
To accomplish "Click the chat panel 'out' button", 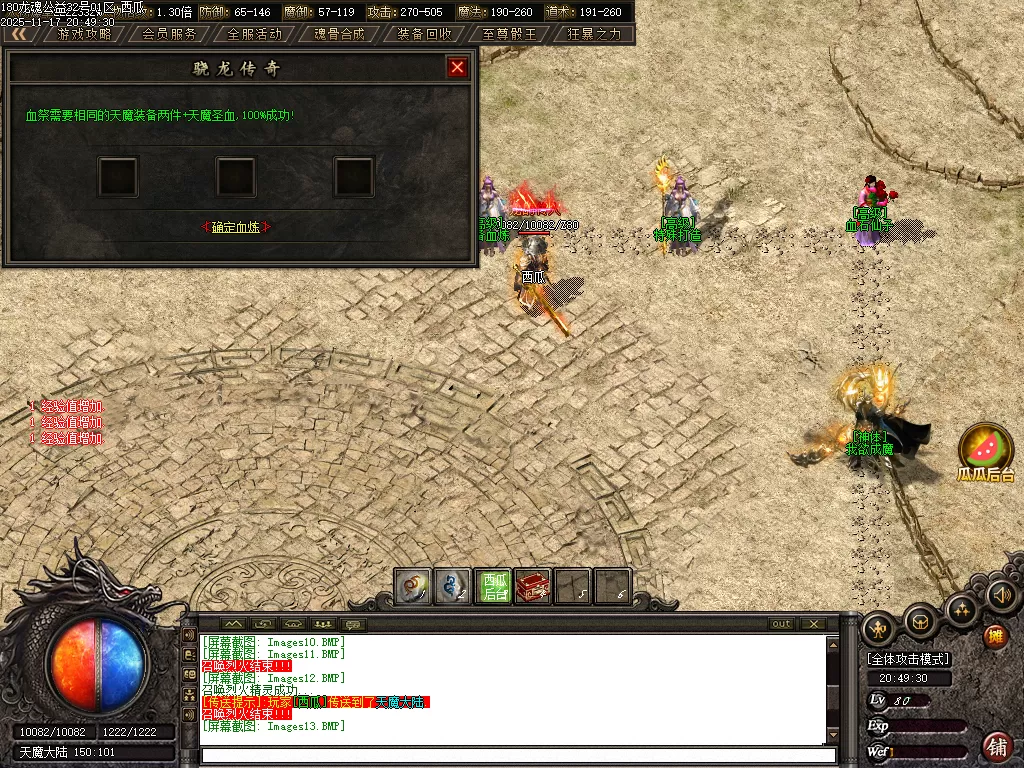I will point(781,624).
